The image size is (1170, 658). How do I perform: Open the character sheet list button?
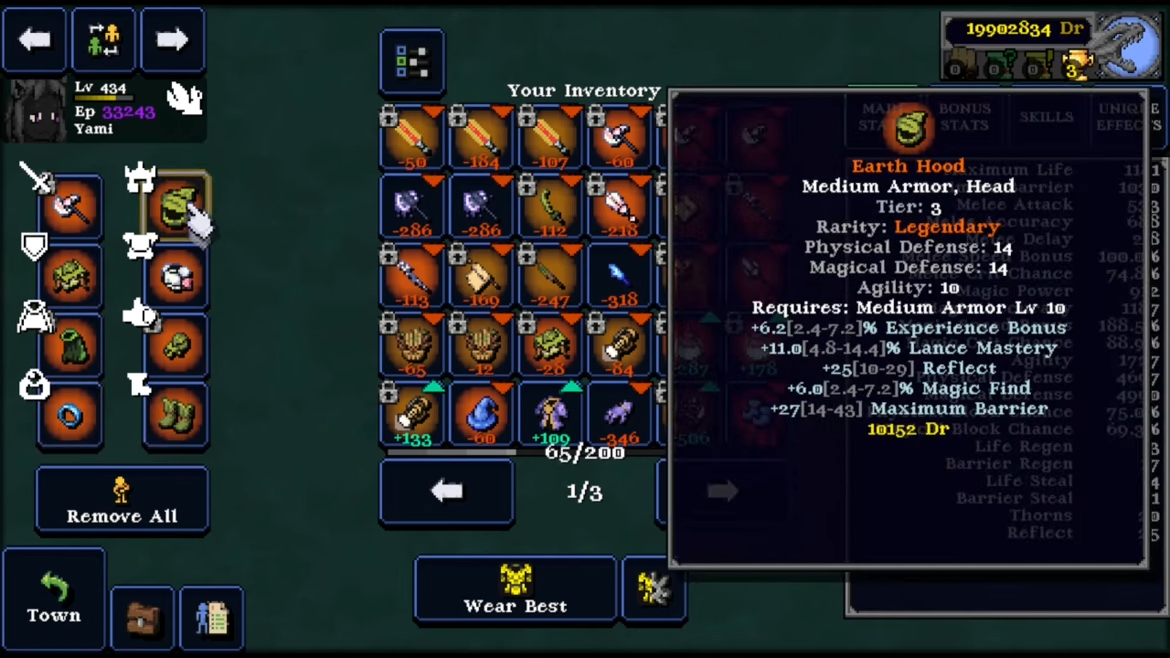click(211, 618)
